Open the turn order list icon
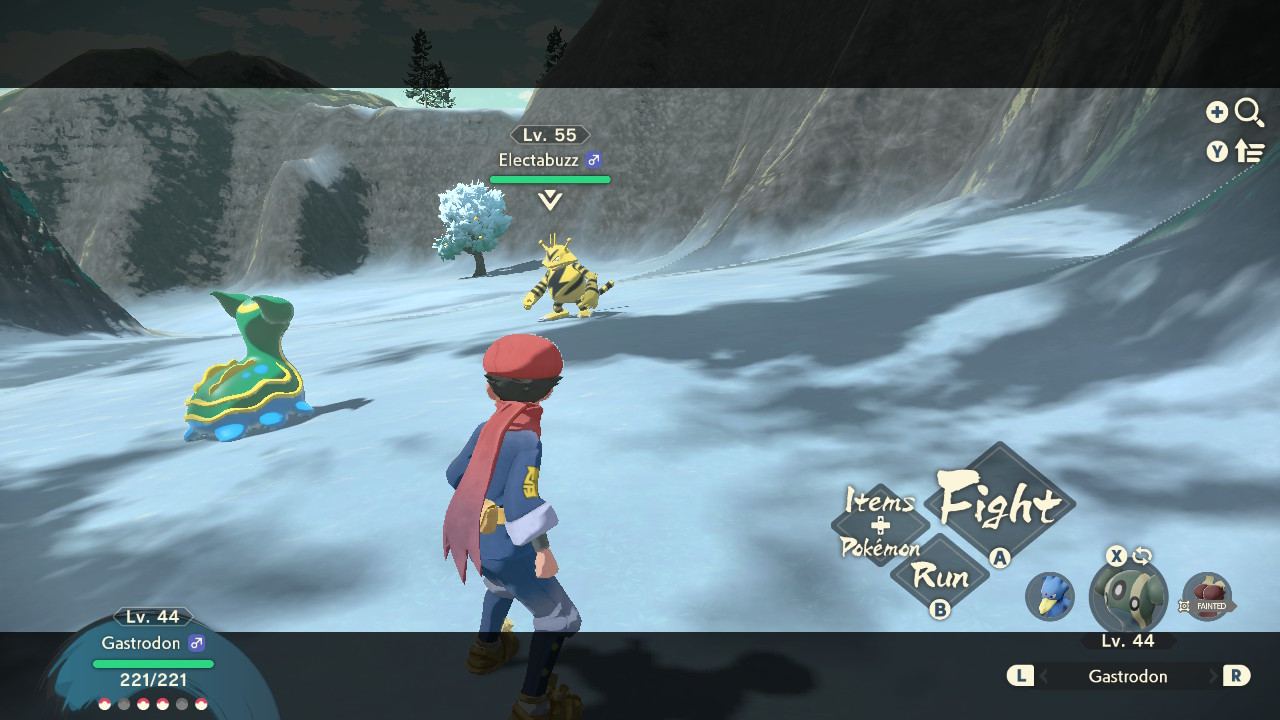 1250,152
